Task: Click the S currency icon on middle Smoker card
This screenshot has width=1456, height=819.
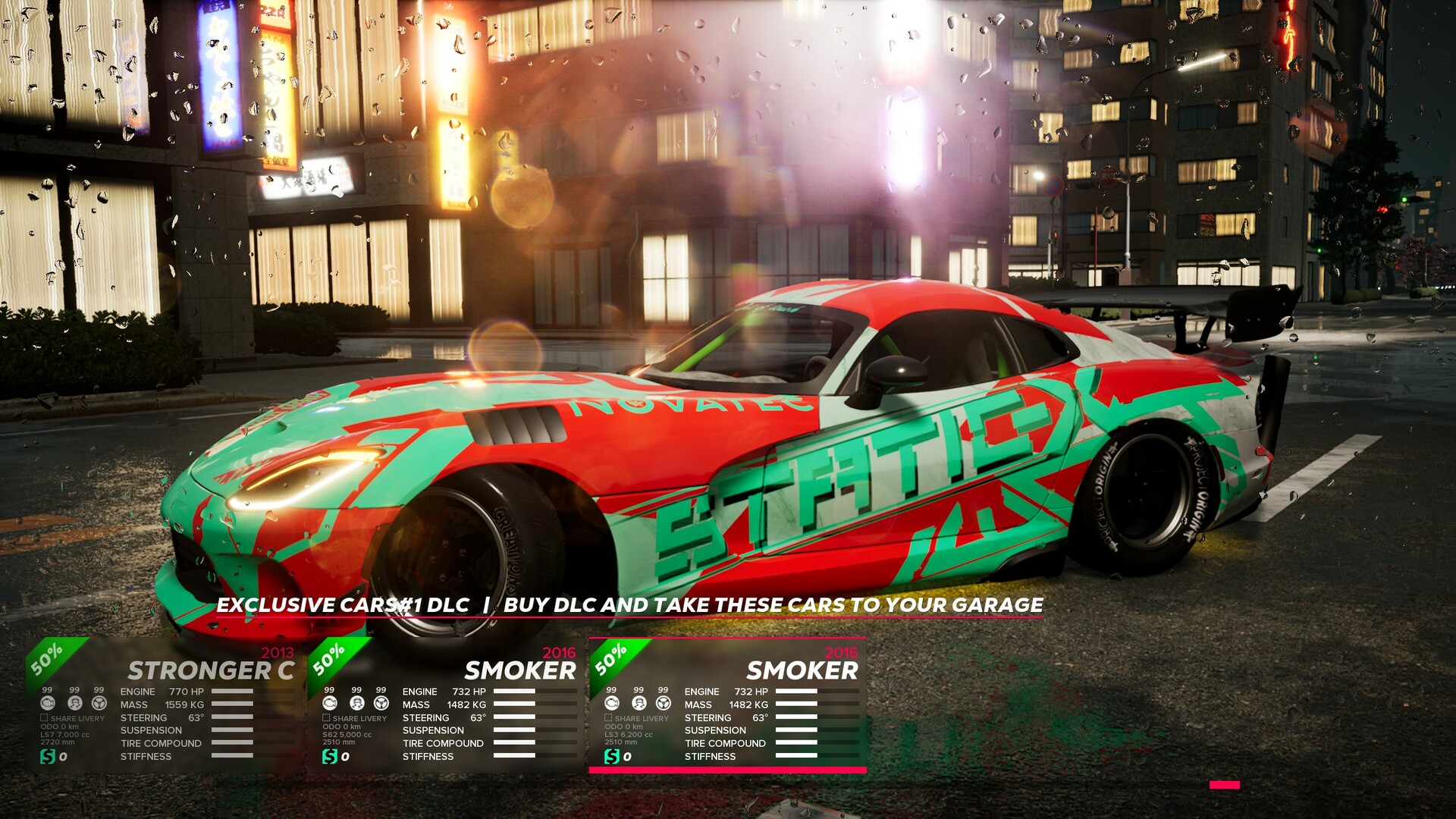Action: click(331, 756)
